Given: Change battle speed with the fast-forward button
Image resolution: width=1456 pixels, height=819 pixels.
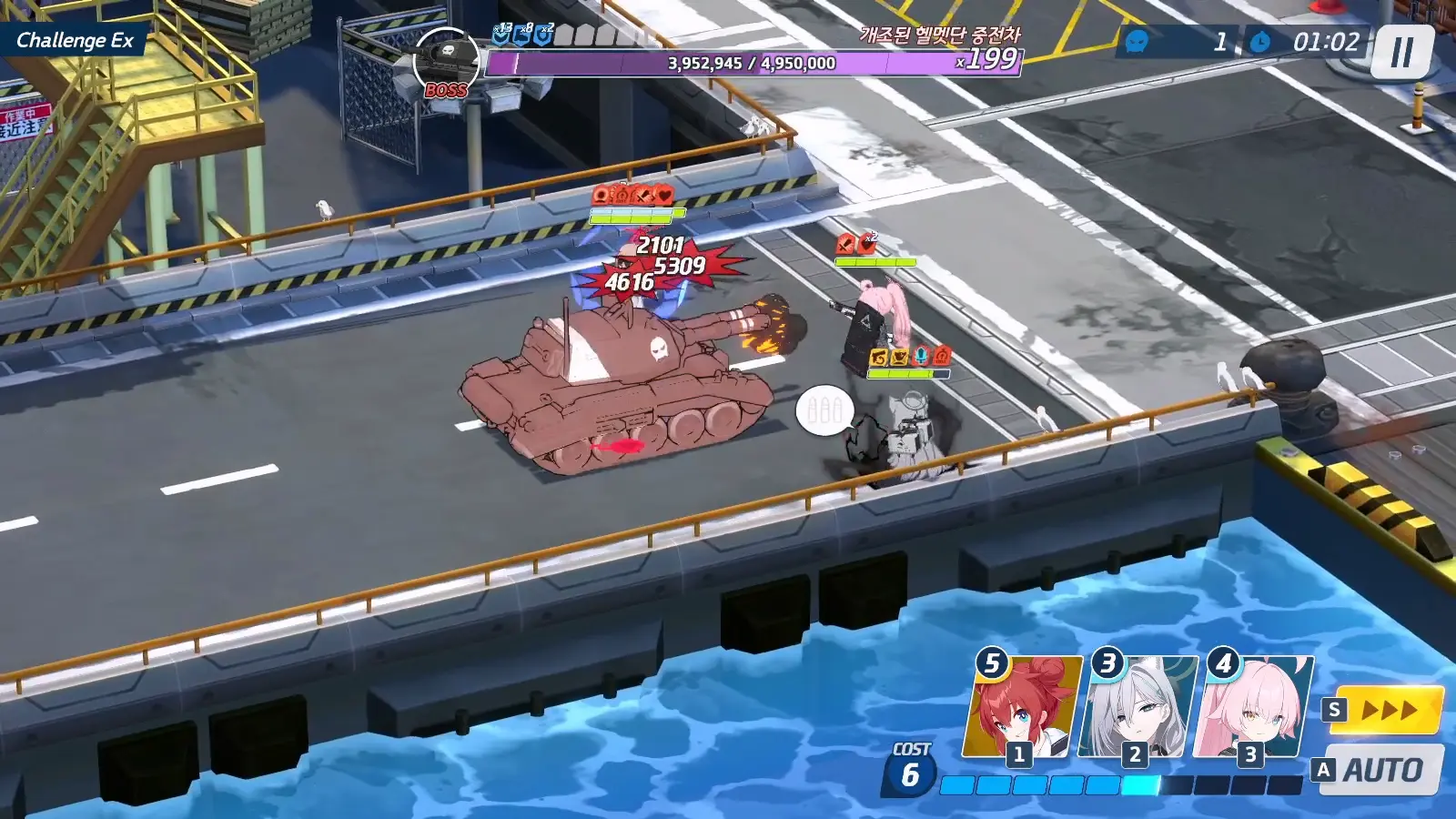Looking at the screenshot, I should 1390,710.
